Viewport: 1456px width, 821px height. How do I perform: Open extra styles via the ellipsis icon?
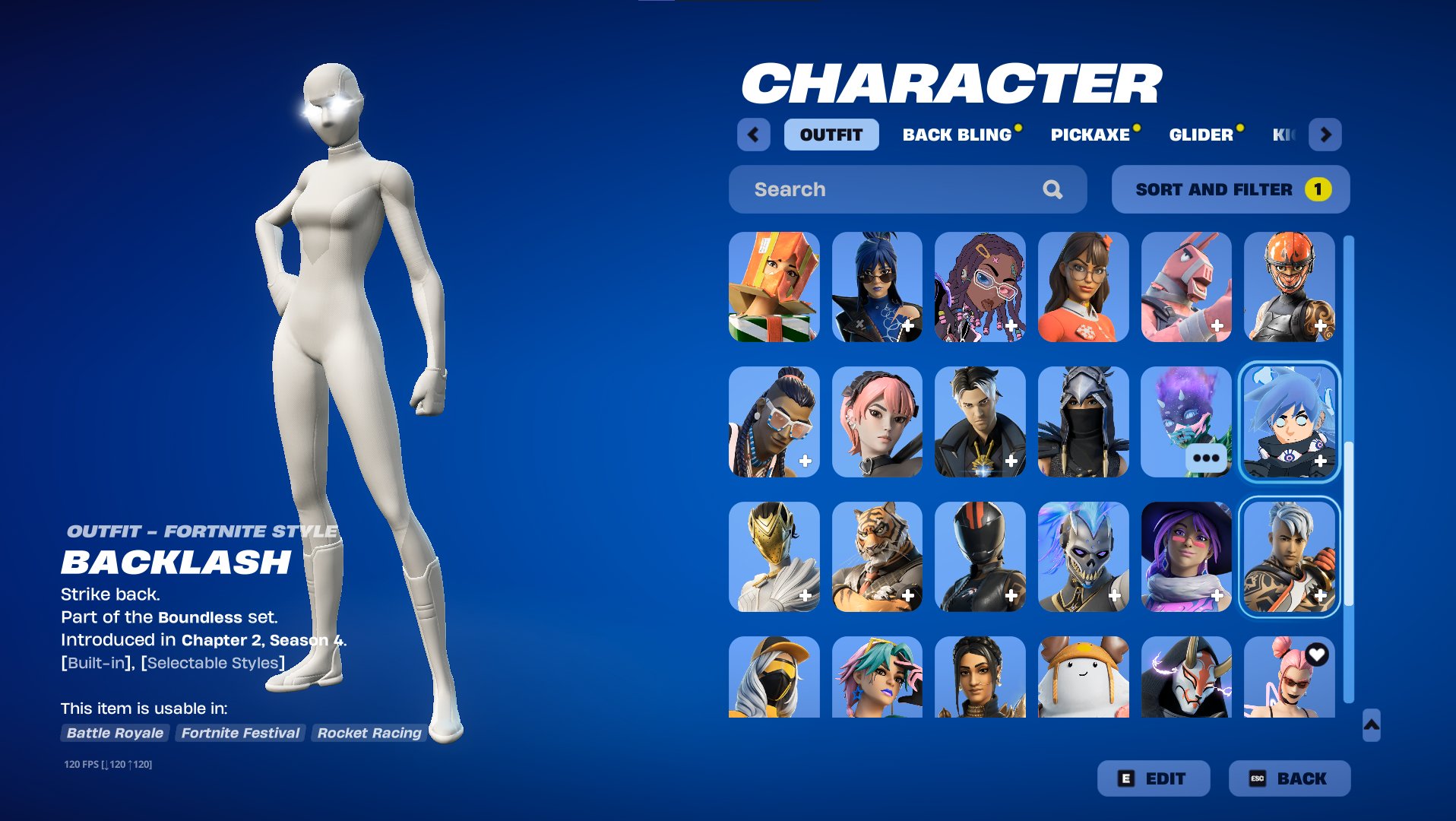[1208, 457]
